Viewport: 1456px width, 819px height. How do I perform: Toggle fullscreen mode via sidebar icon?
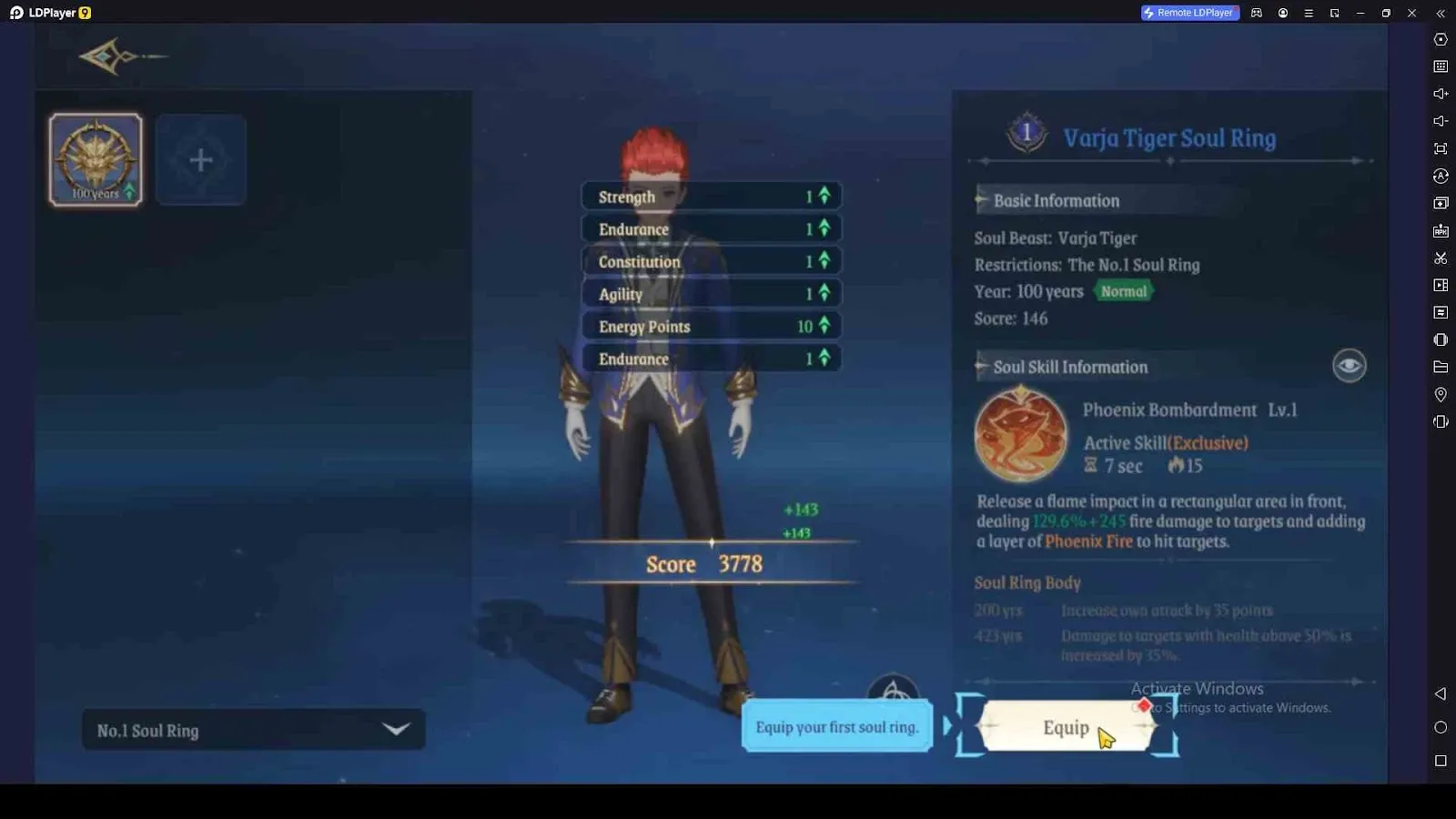(1441, 148)
